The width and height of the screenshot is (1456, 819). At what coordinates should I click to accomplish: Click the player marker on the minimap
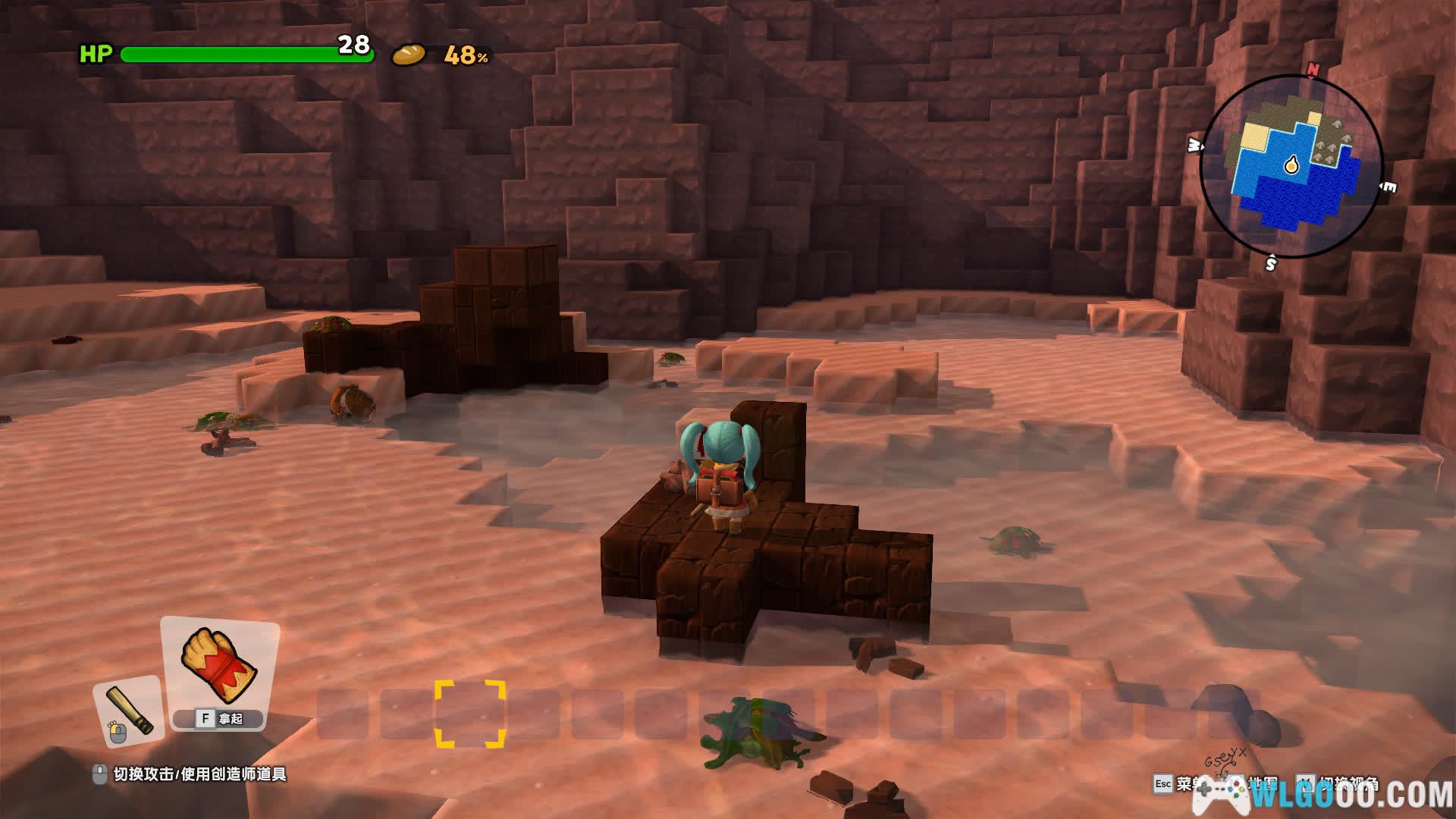coord(1291,165)
